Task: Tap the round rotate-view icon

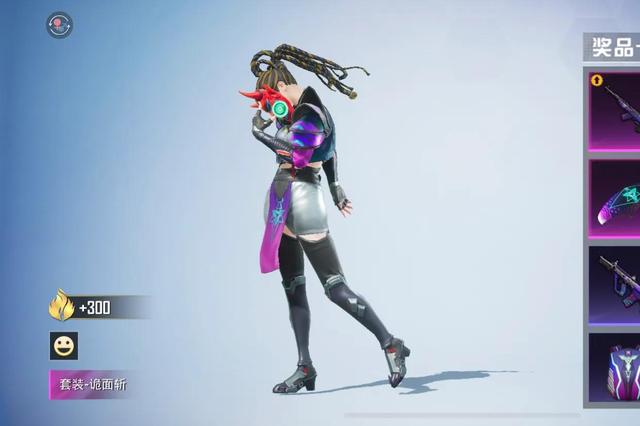Action: tap(60, 25)
